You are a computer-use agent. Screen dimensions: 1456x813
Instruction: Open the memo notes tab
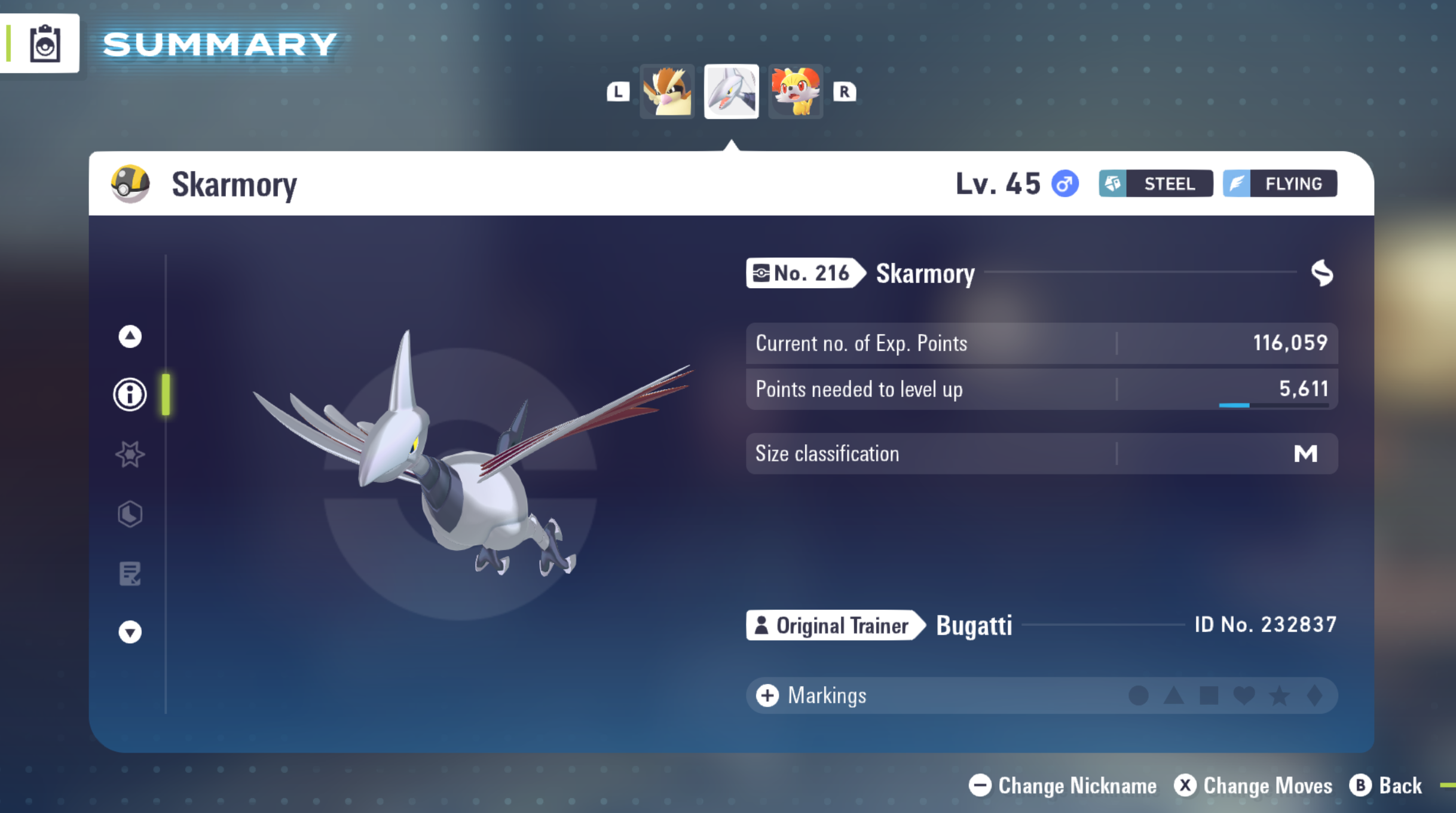(130, 574)
